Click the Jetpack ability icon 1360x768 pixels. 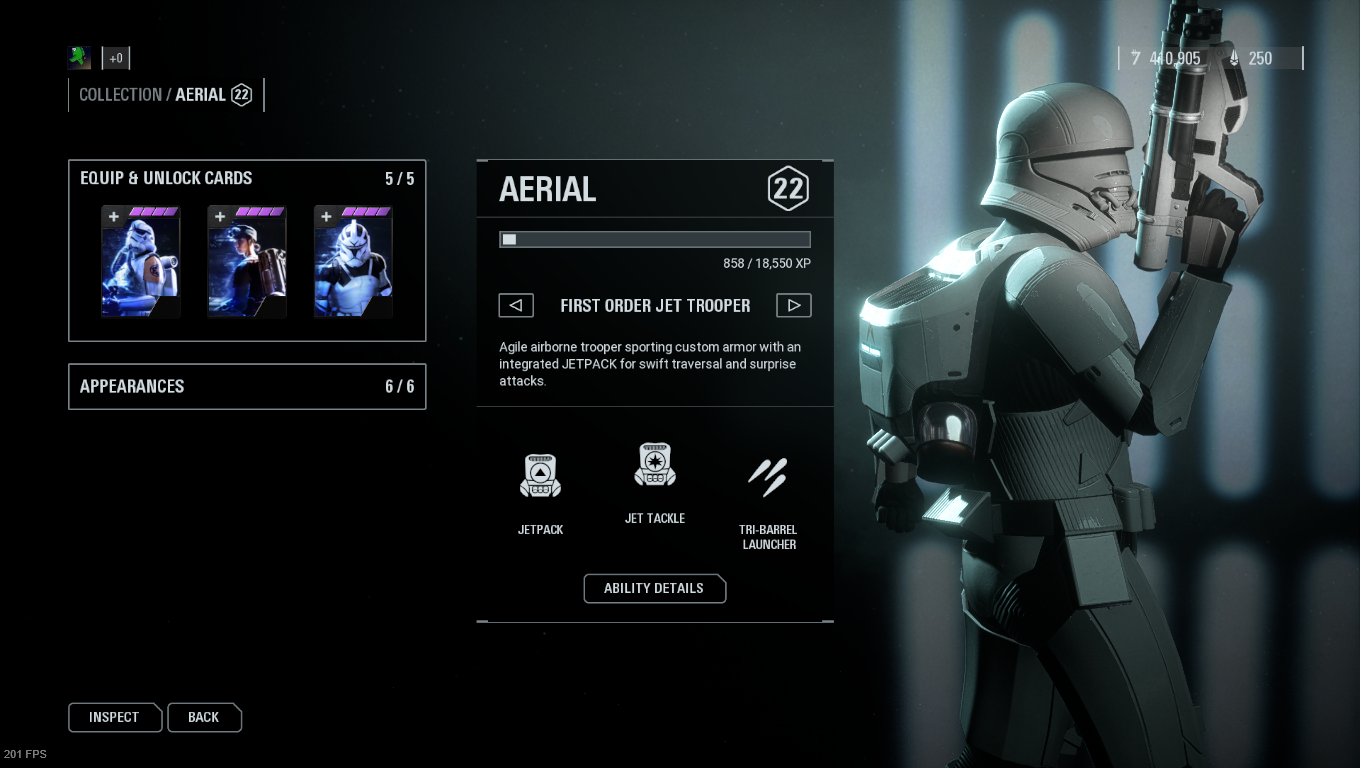(x=540, y=476)
